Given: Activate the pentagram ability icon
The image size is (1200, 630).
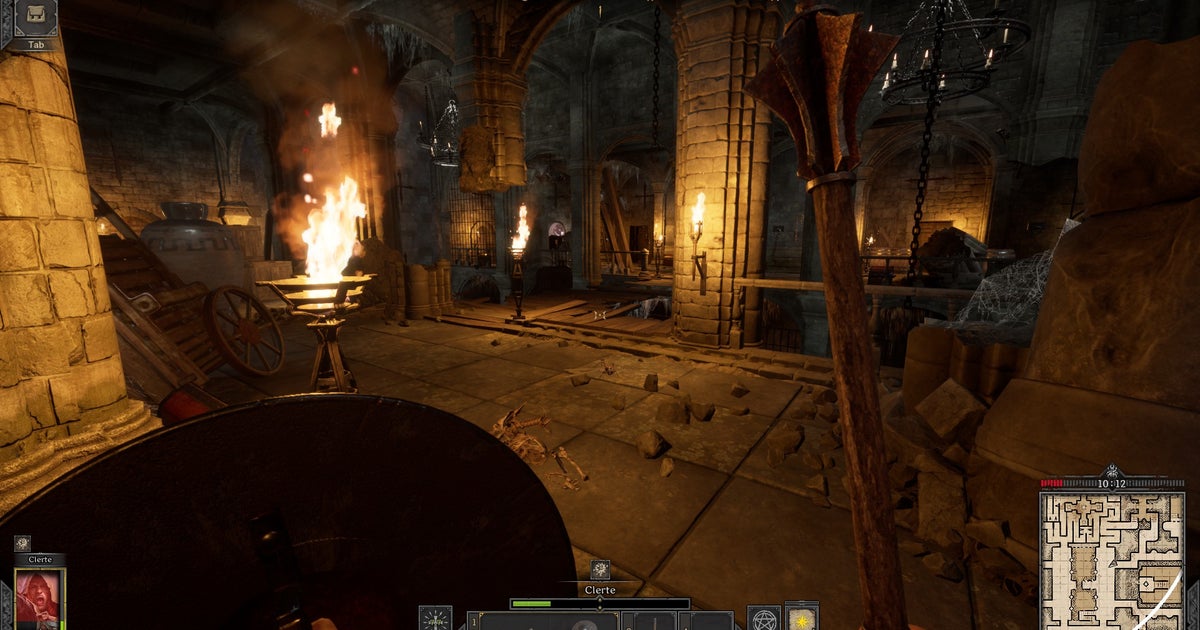Looking at the screenshot, I should coord(764,618).
